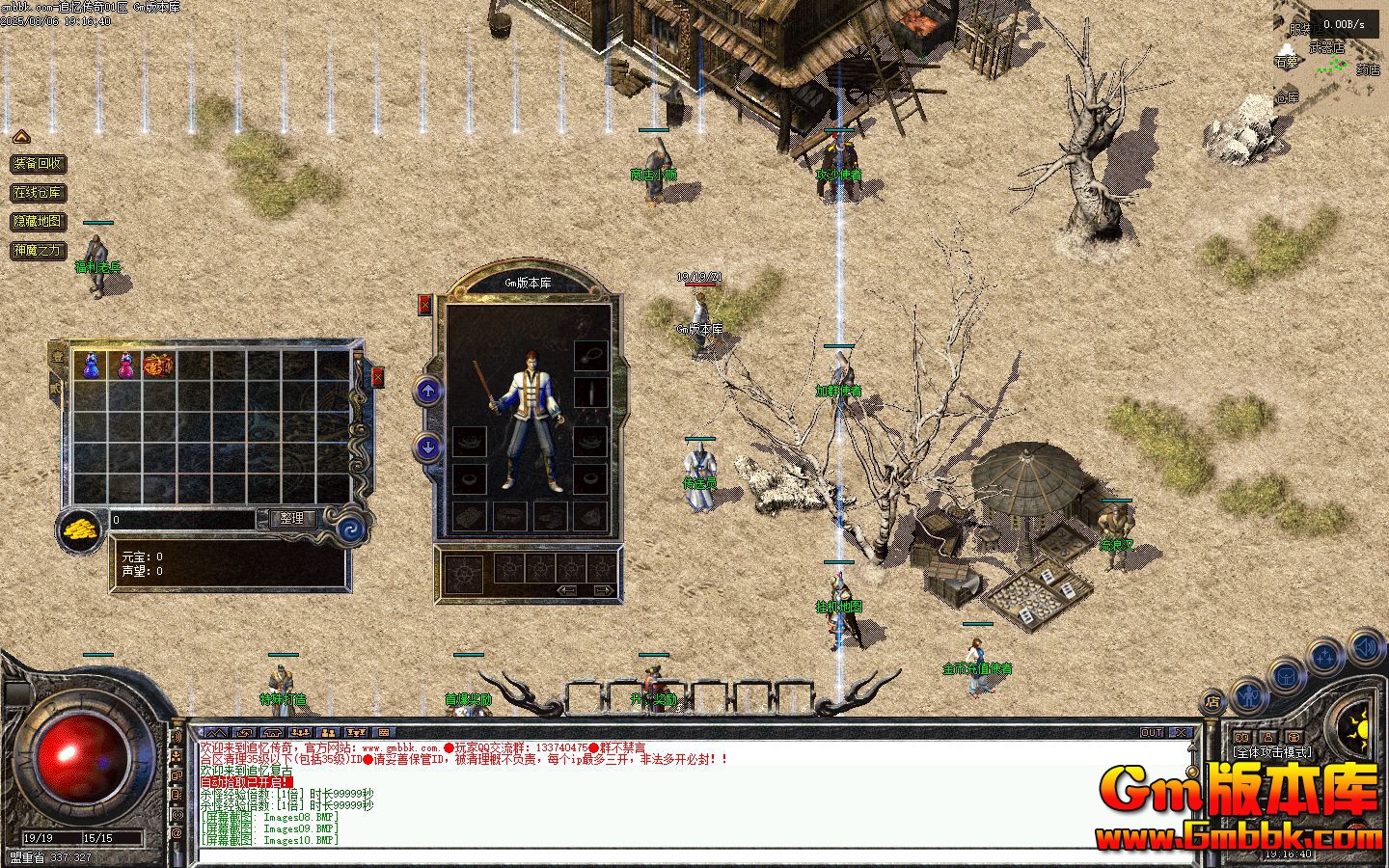Viewport: 1389px width, 868px height.
Task: Collapse the side menu with the up arrow
Action: pos(21,137)
